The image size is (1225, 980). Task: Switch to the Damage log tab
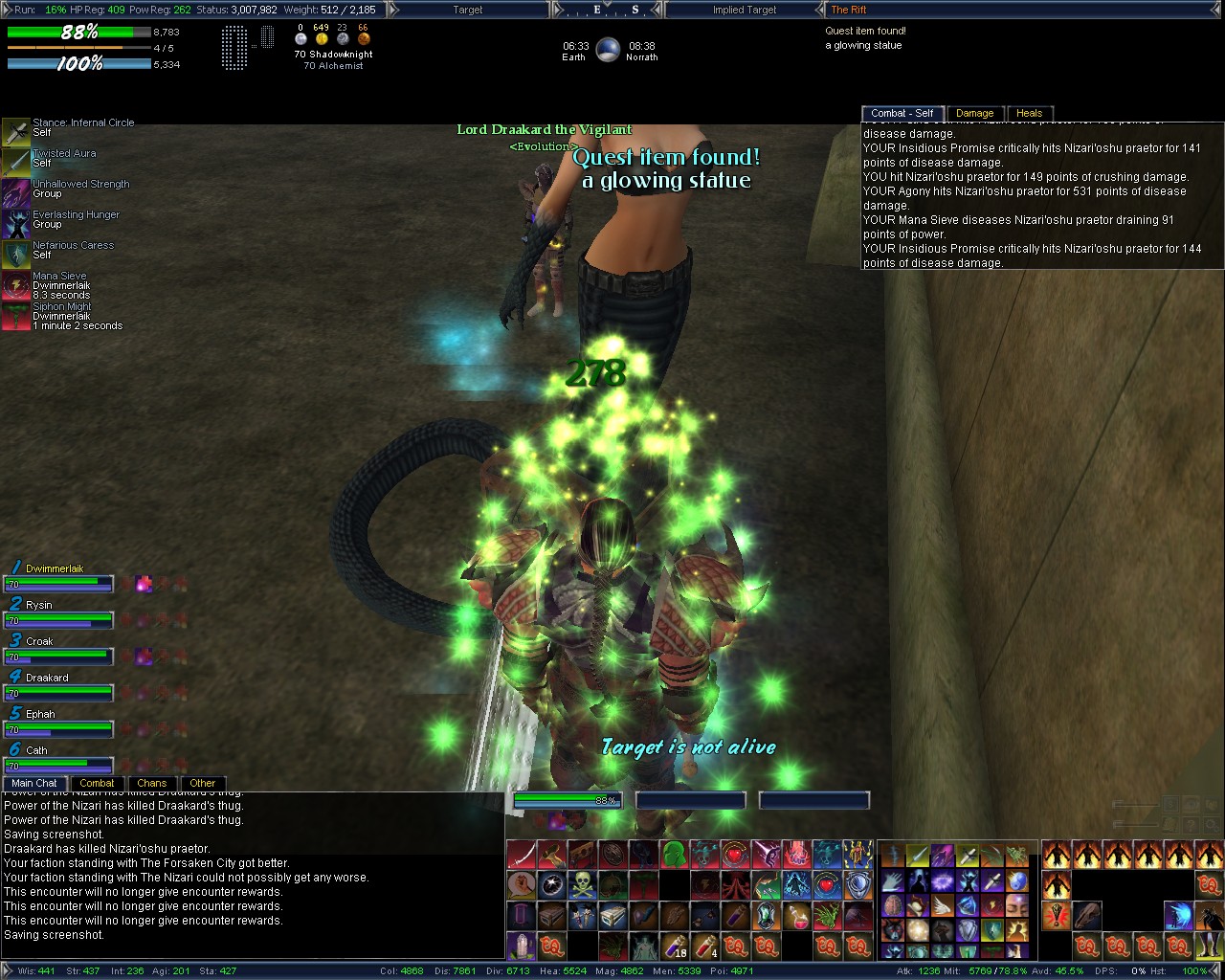click(974, 113)
